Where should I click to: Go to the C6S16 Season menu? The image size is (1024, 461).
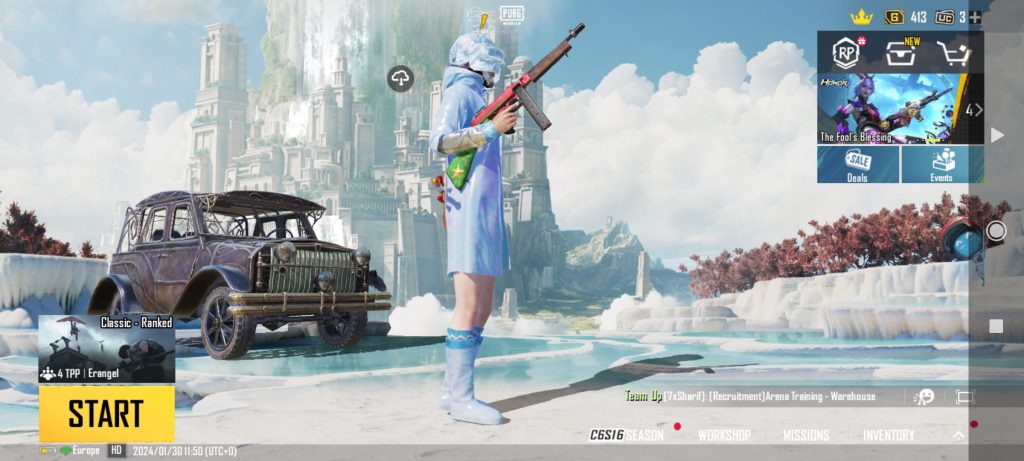pyautogui.click(x=627, y=435)
